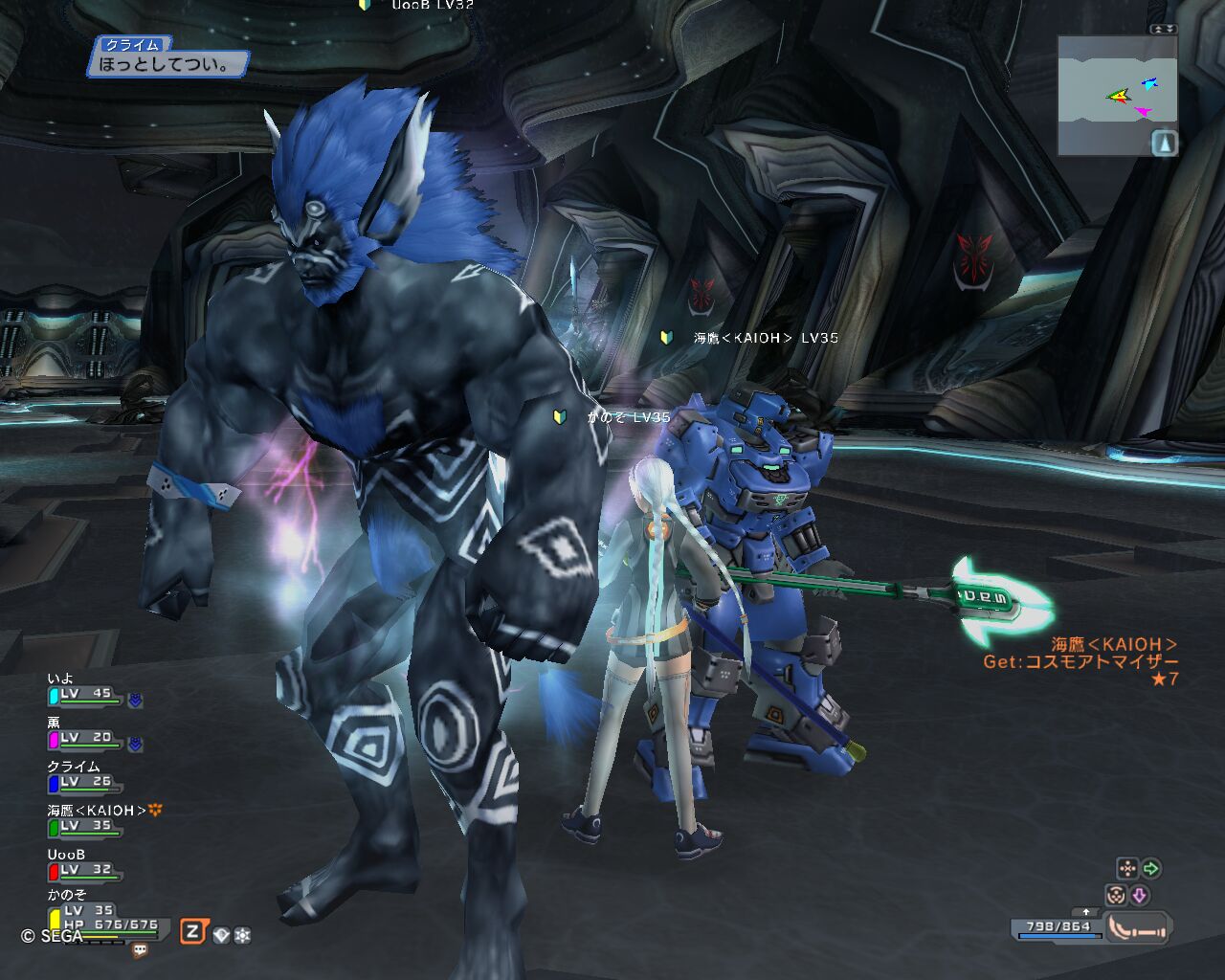Expand the palette with the up-arrow tab
This screenshot has height=980, width=1225.
click(x=1085, y=912)
